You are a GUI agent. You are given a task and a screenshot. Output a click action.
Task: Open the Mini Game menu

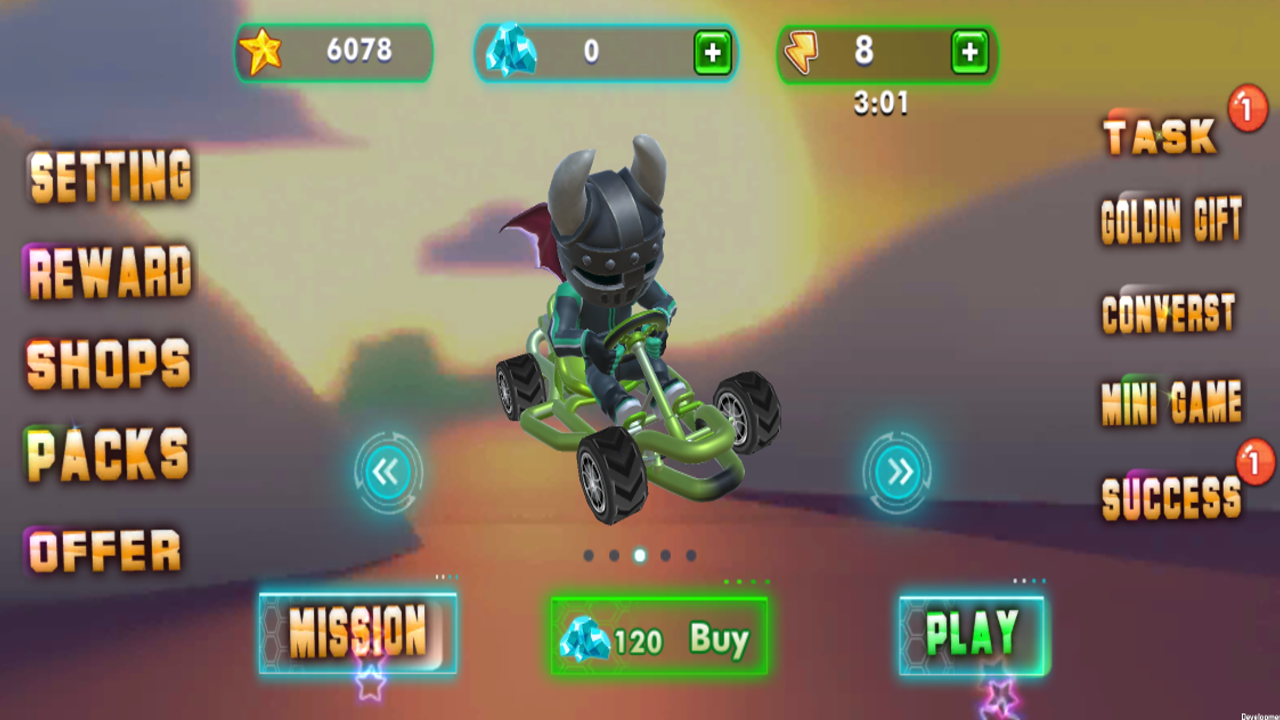(1170, 402)
